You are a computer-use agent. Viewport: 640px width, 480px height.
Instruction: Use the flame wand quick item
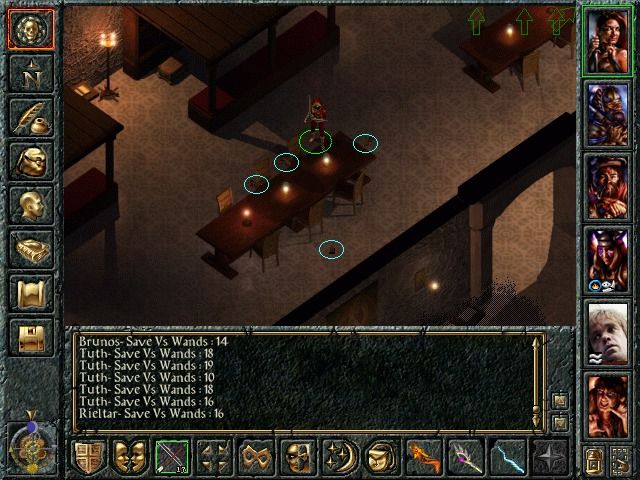pos(424,459)
